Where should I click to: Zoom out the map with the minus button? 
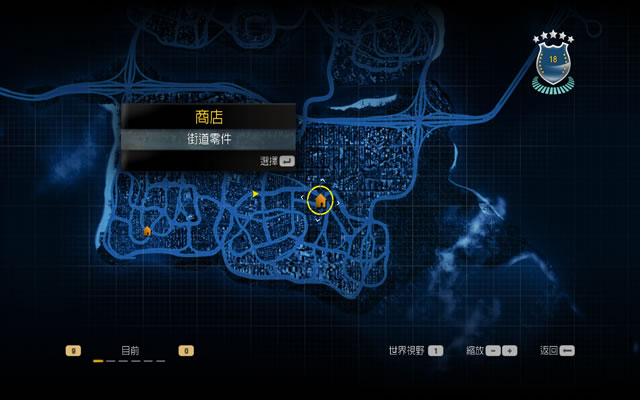493,351
